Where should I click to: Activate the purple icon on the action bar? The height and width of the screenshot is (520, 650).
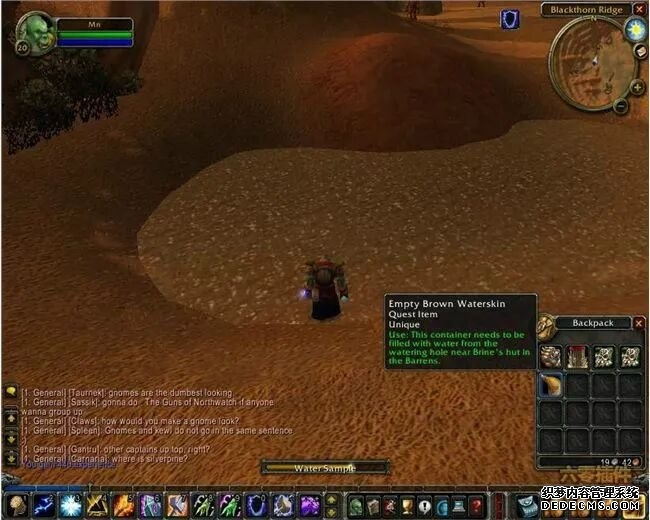click(x=309, y=505)
